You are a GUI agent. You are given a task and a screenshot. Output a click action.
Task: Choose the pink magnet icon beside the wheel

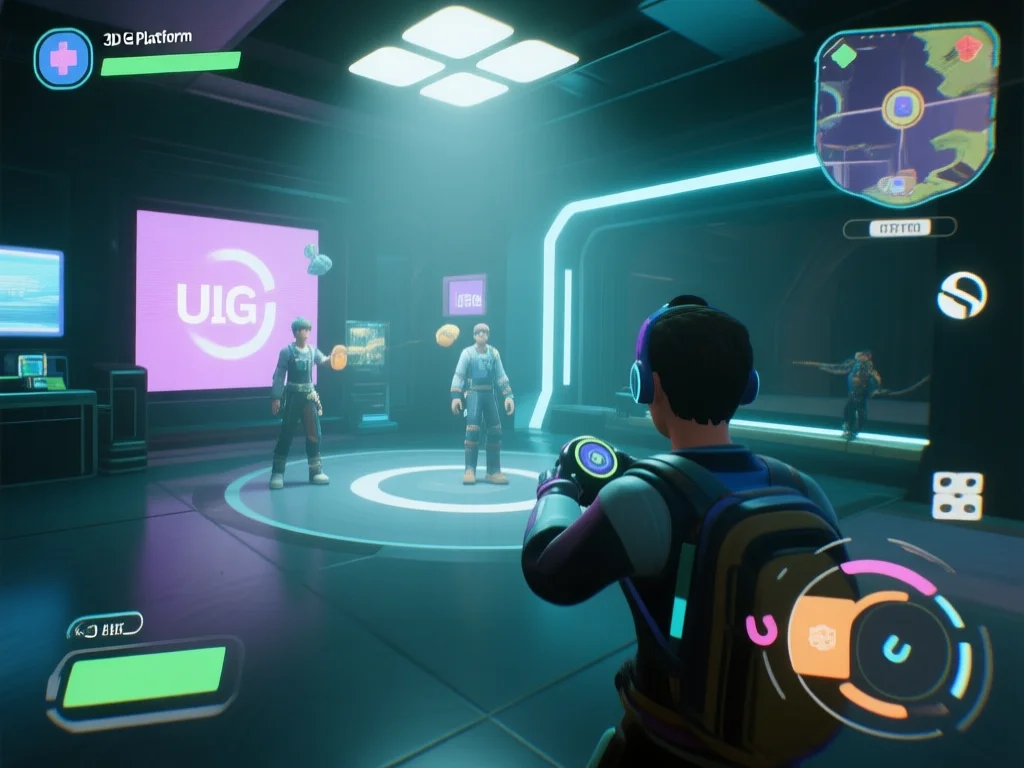click(761, 628)
